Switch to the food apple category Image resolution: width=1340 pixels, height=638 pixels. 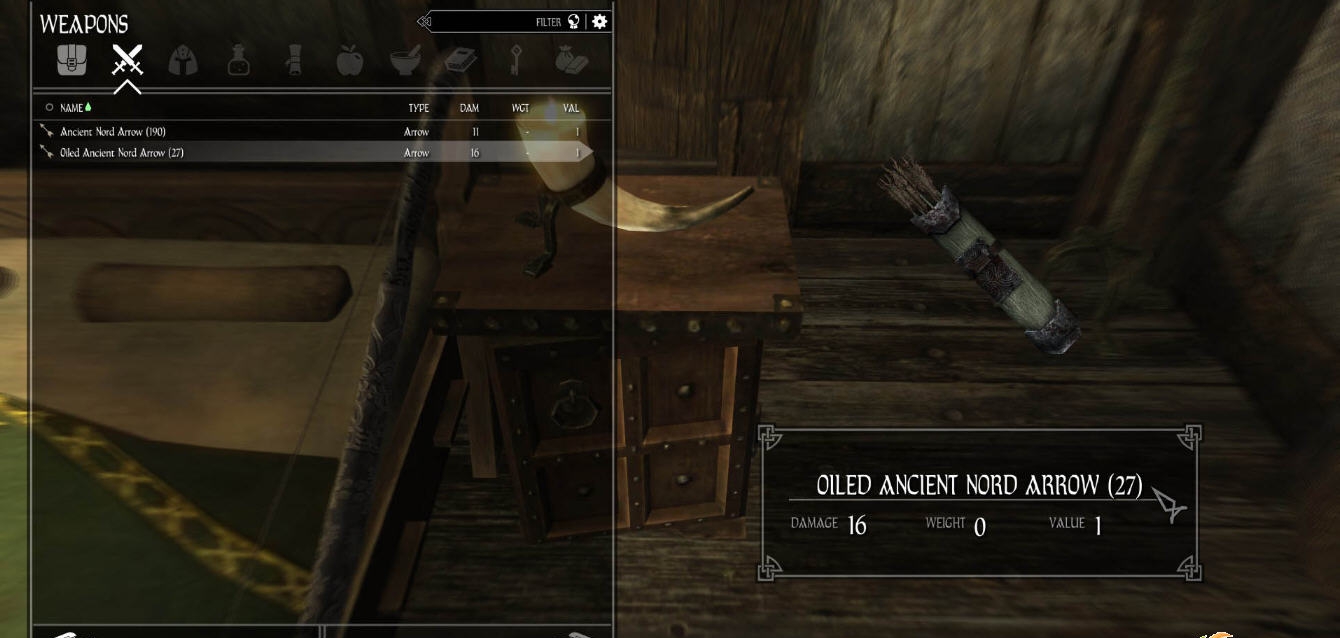[x=349, y=61]
